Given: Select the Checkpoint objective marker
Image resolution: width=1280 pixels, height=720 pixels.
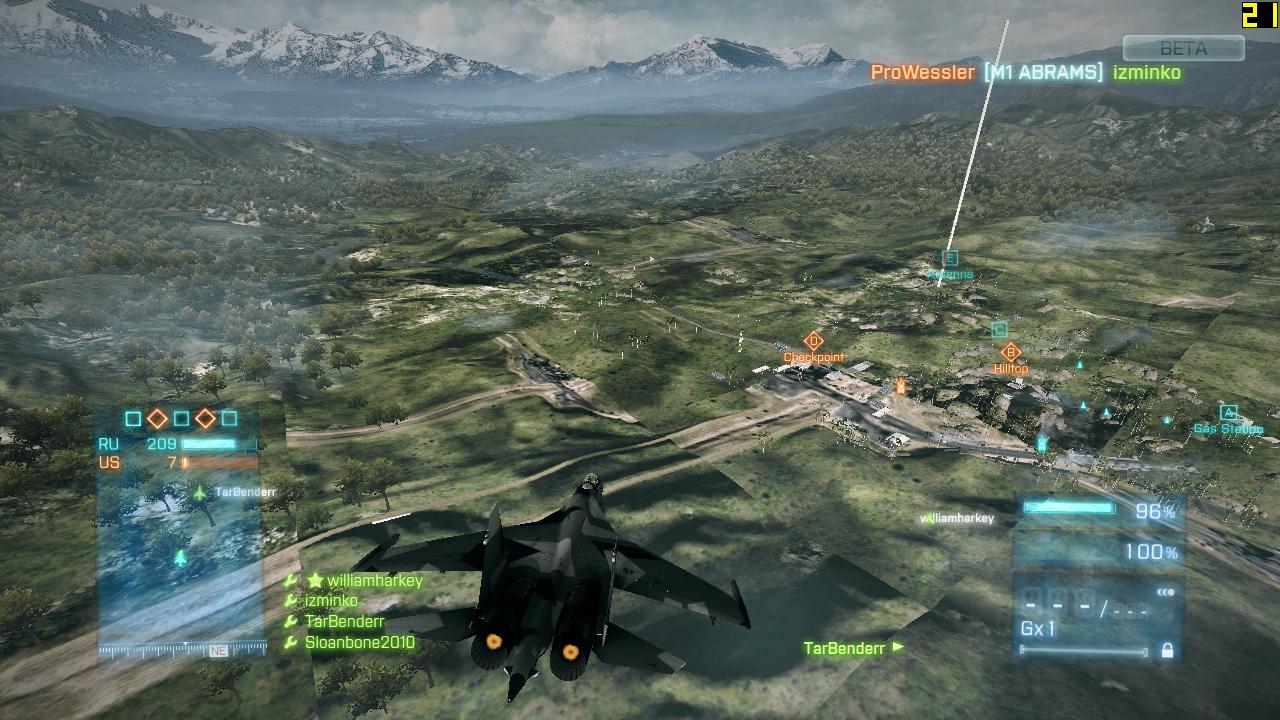Looking at the screenshot, I should pyautogui.click(x=814, y=342).
